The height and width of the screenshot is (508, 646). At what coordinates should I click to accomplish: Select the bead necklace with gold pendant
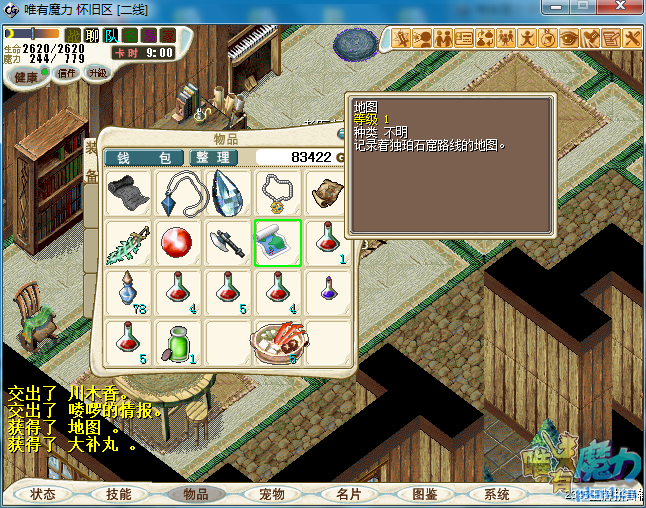pyautogui.click(x=277, y=193)
